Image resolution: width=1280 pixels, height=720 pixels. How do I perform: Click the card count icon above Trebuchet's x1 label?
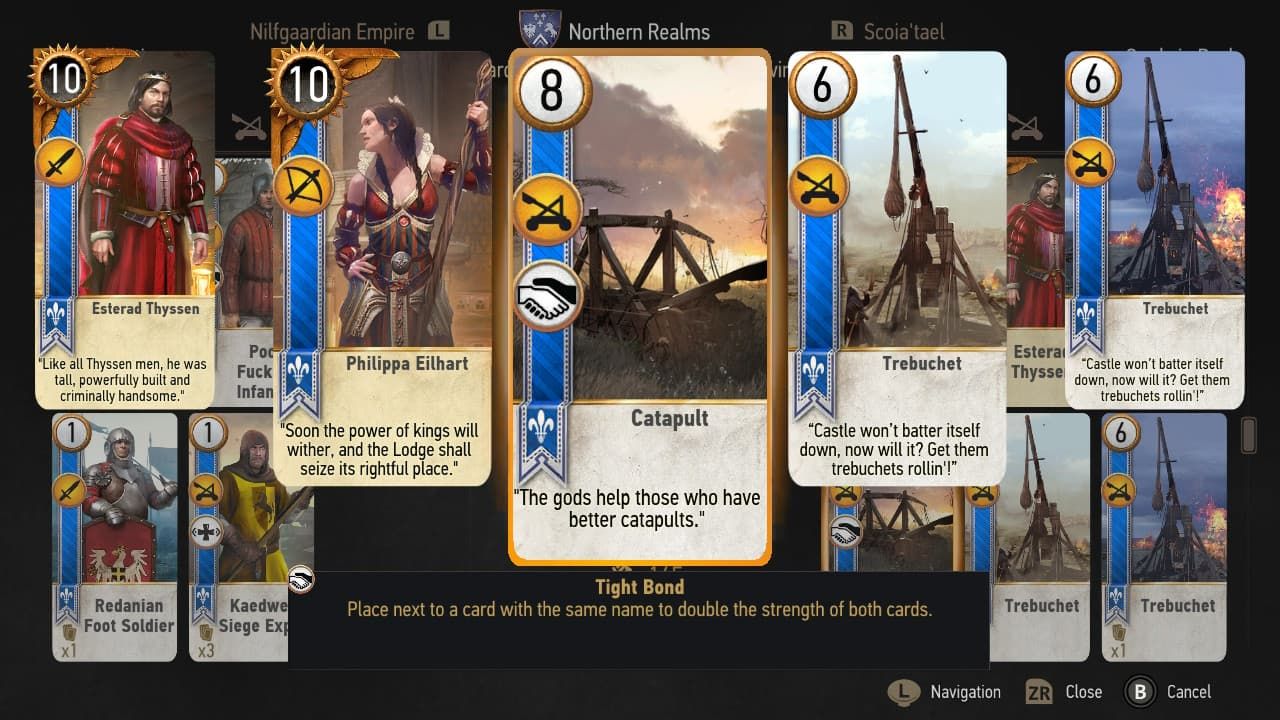tap(1117, 631)
